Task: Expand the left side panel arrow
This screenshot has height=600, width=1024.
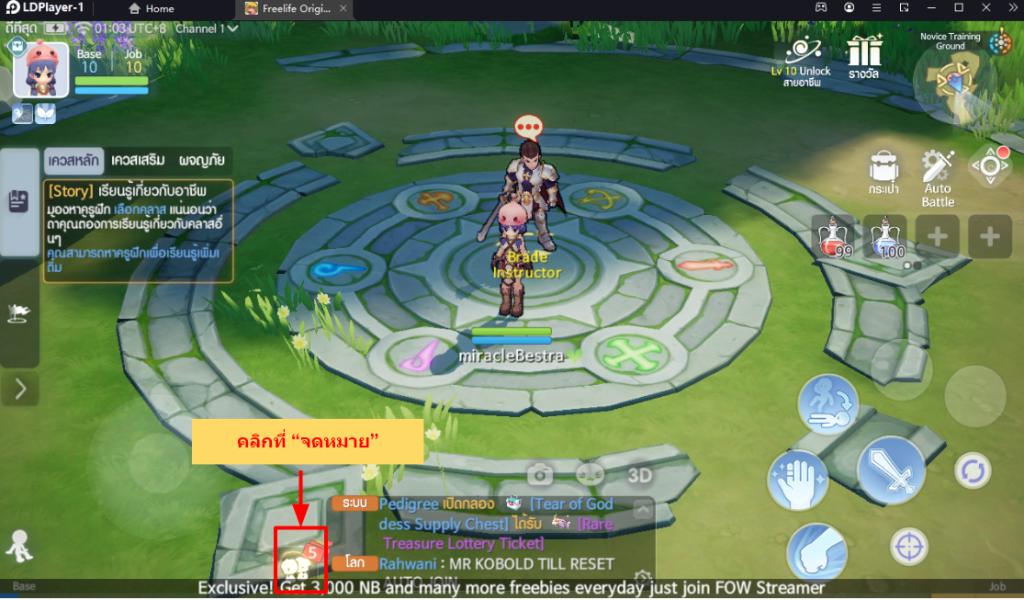Action: [x=20, y=388]
